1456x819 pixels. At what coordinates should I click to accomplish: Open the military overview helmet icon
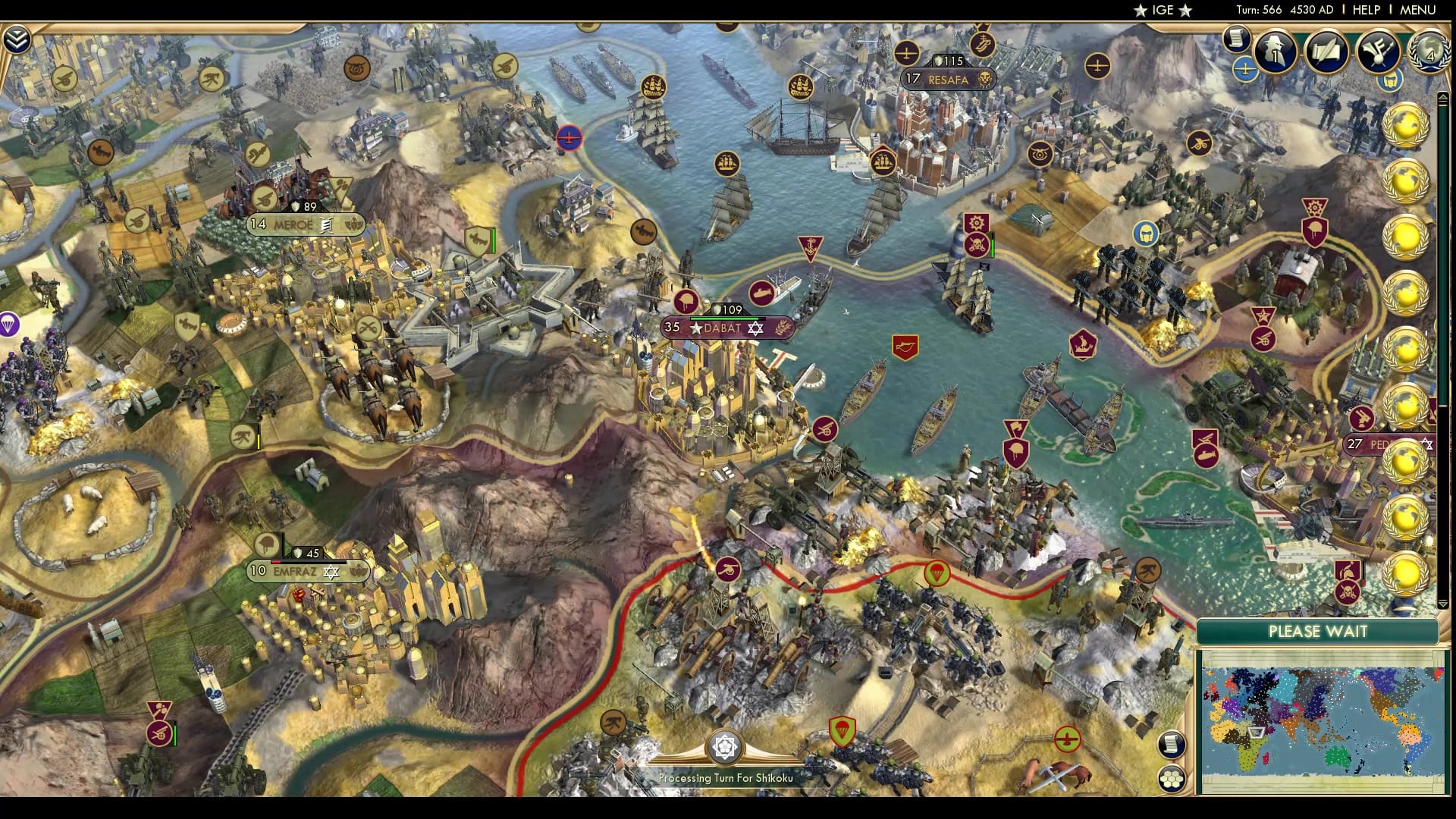click(x=1389, y=80)
